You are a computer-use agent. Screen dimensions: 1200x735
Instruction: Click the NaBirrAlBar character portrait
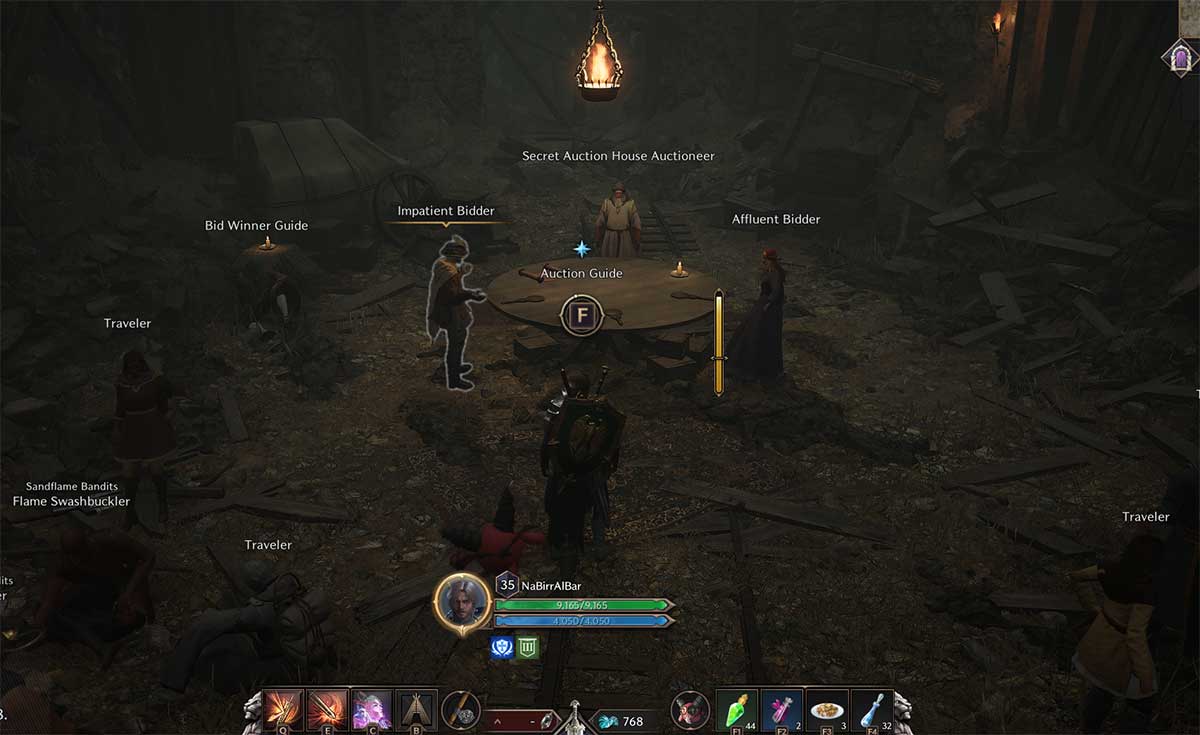462,601
